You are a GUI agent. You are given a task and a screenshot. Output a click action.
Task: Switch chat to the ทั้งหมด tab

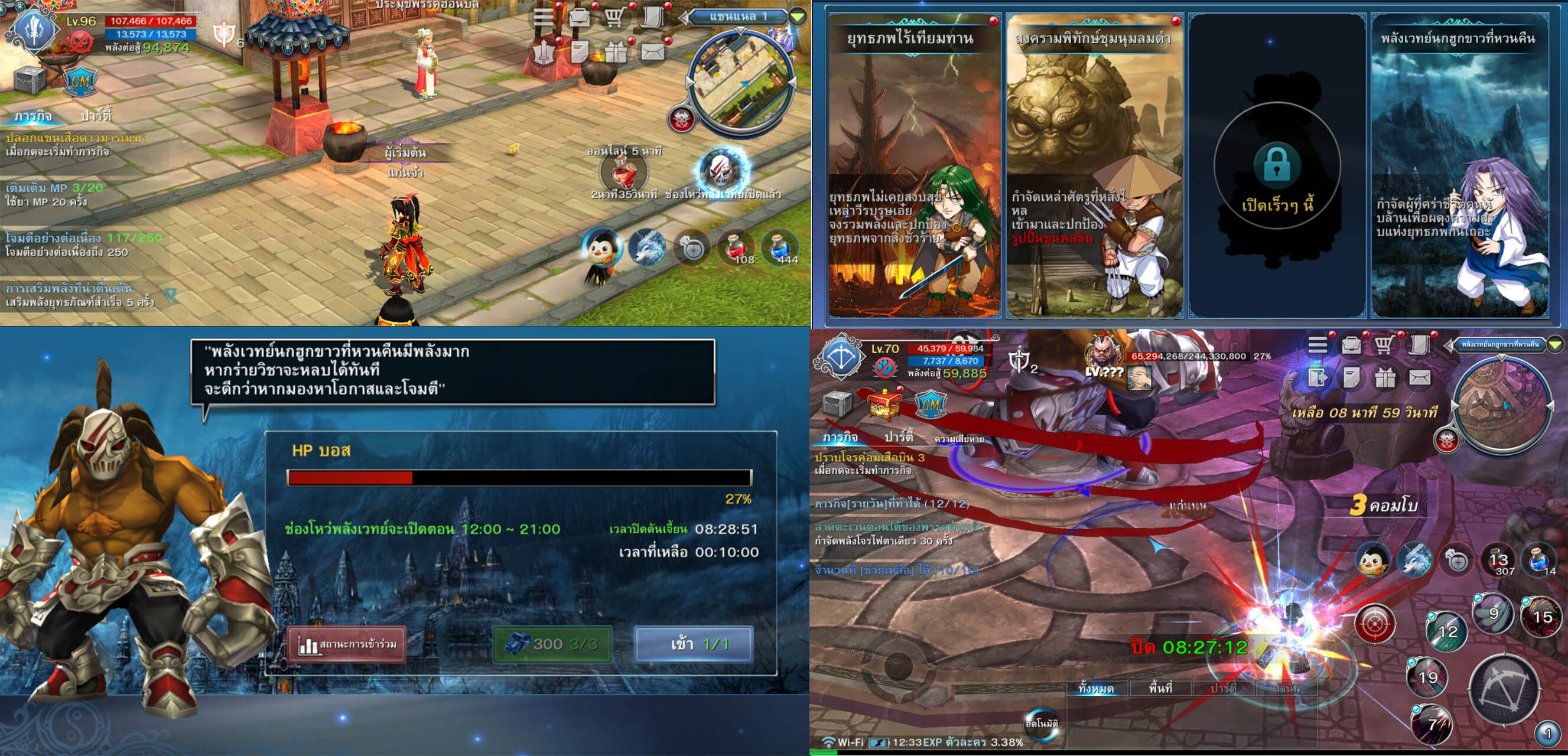pyautogui.click(x=1097, y=689)
